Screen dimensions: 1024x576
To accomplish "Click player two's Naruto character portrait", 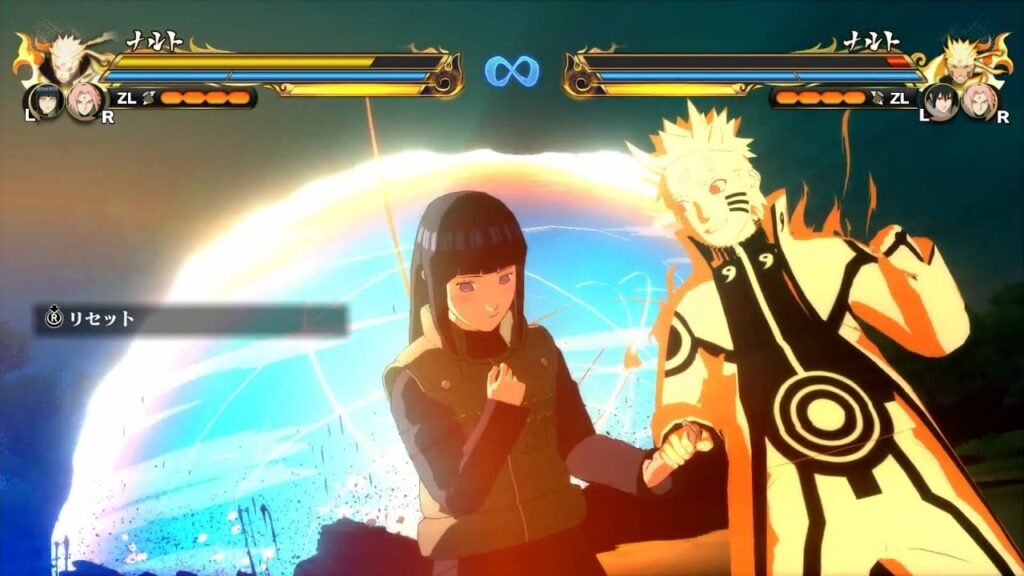I will click(961, 59).
